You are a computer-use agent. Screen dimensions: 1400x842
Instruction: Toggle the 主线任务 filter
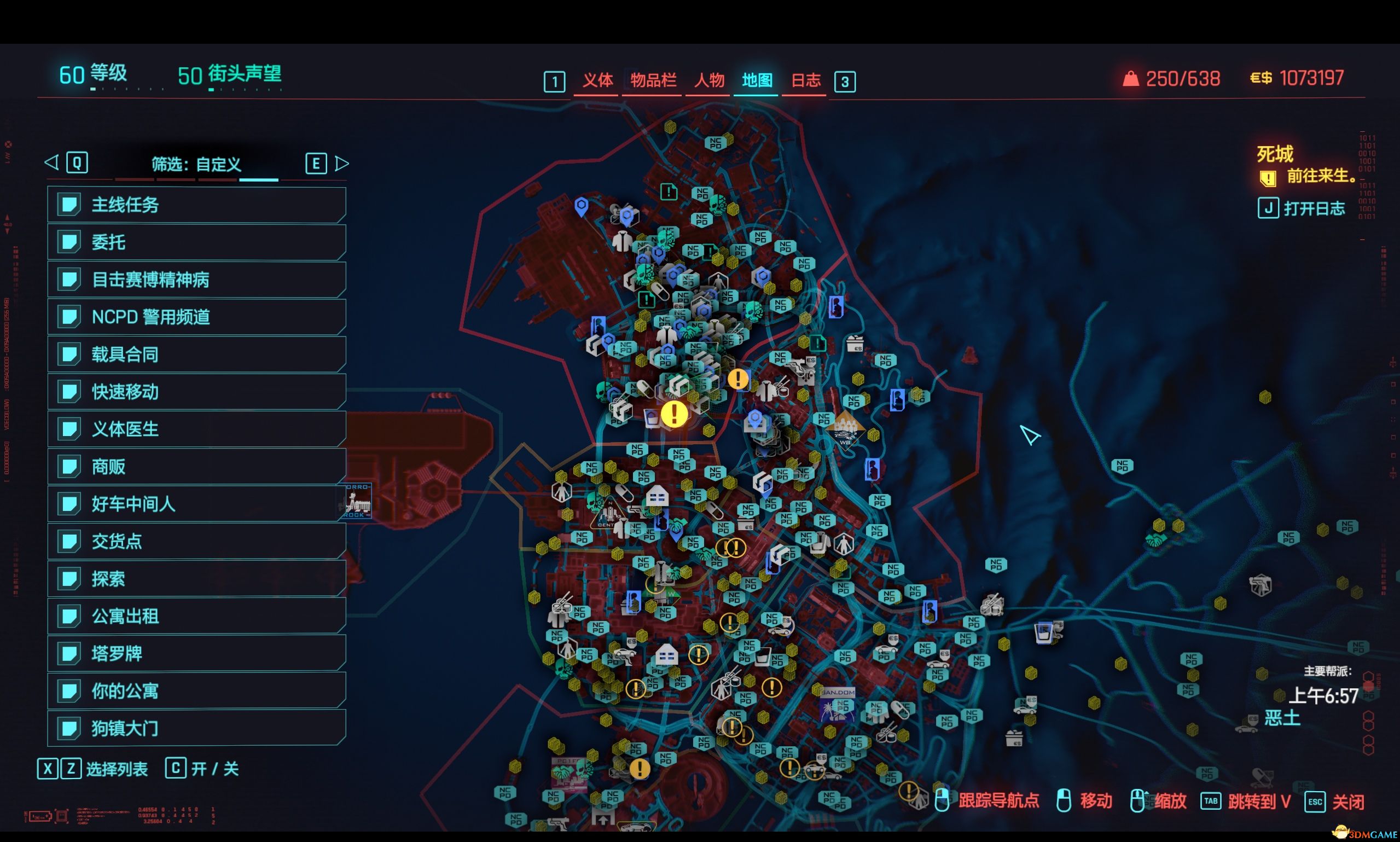196,205
